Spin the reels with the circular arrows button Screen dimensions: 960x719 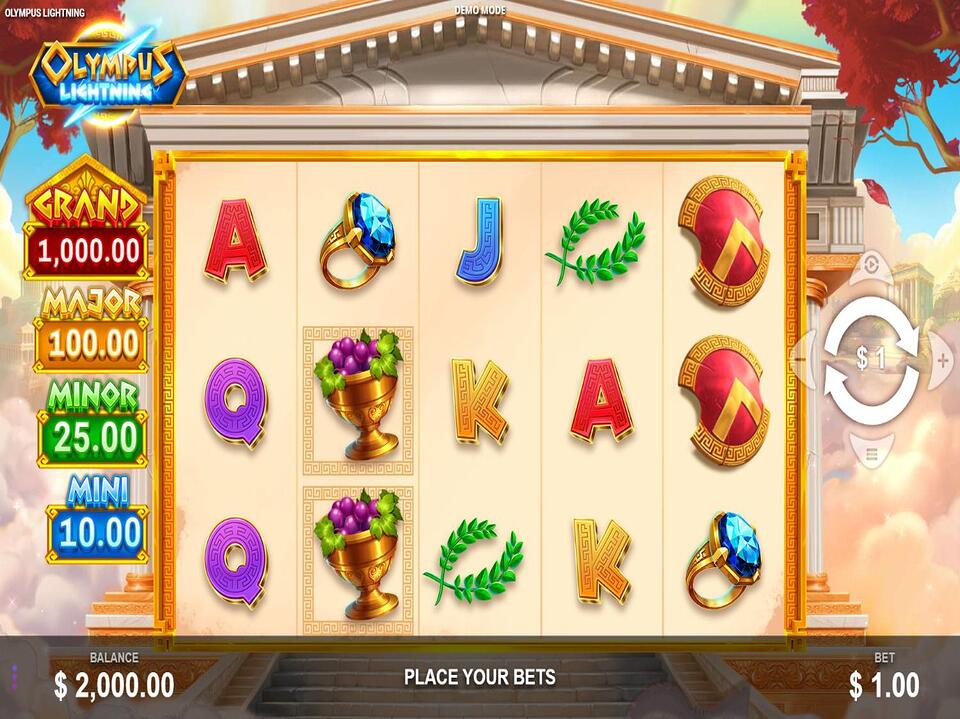[871, 360]
